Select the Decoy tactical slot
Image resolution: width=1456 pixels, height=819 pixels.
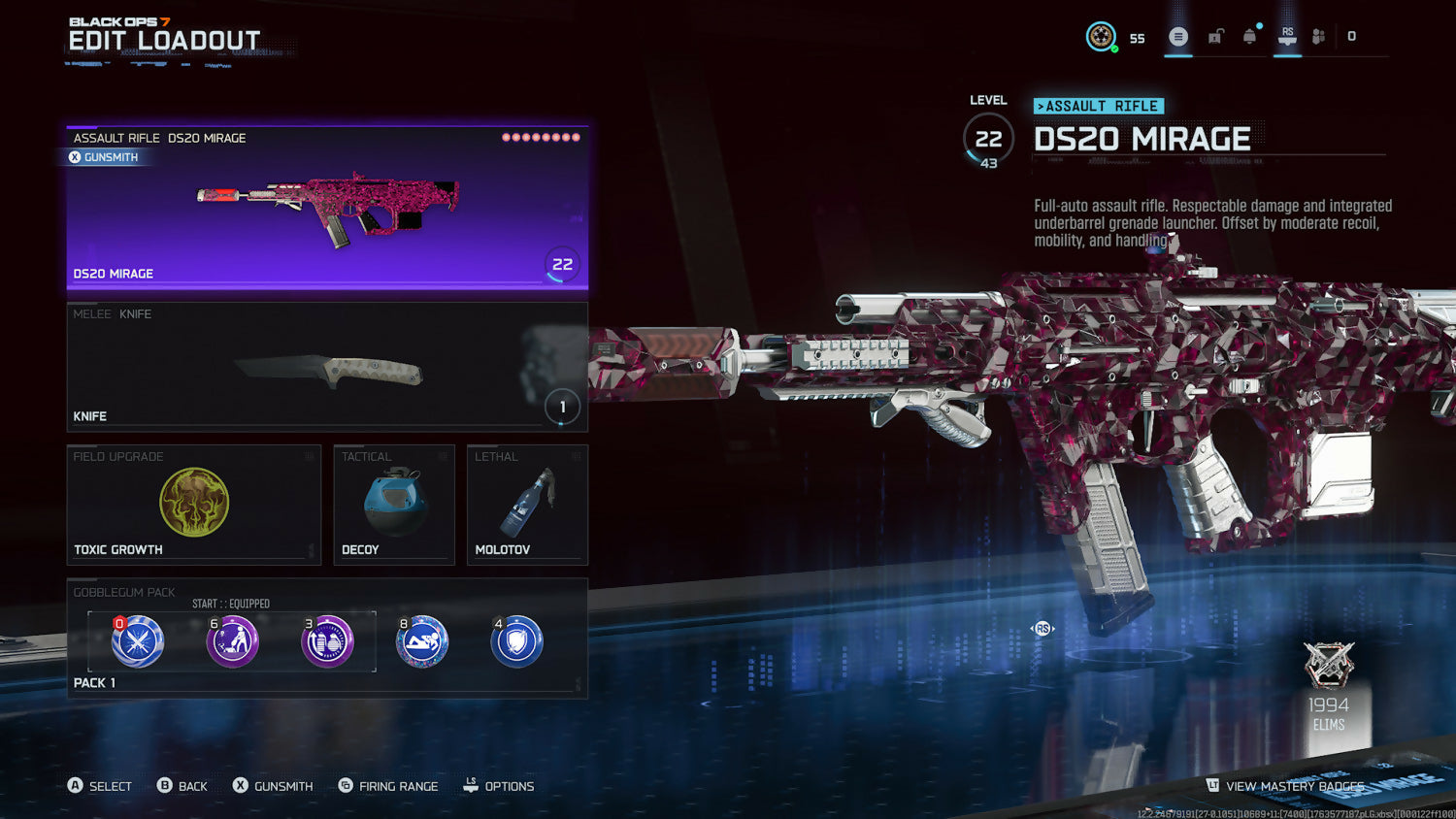click(394, 505)
